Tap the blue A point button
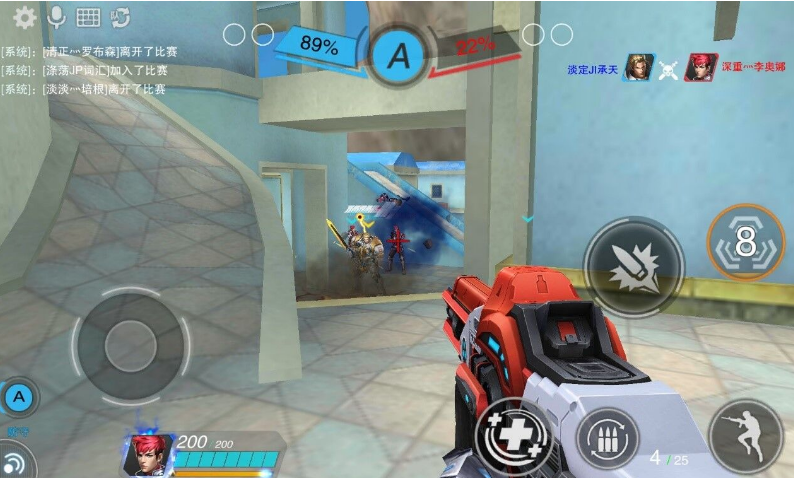 pyautogui.click(x=18, y=399)
